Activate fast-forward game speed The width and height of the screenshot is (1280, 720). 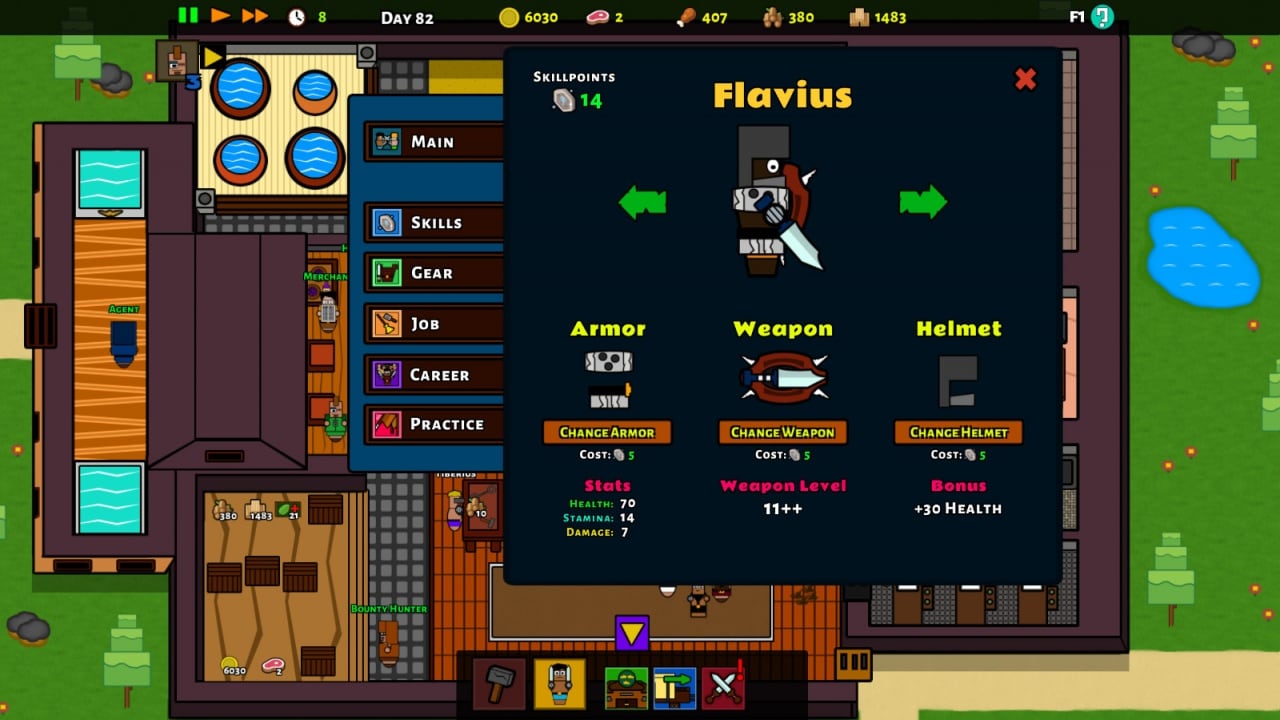coord(255,15)
